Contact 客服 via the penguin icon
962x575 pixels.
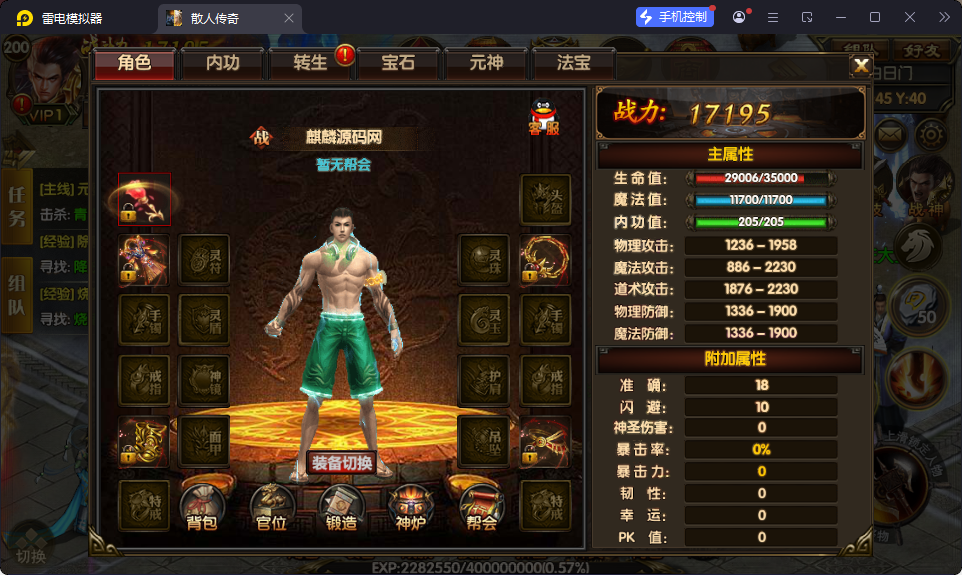tap(544, 118)
